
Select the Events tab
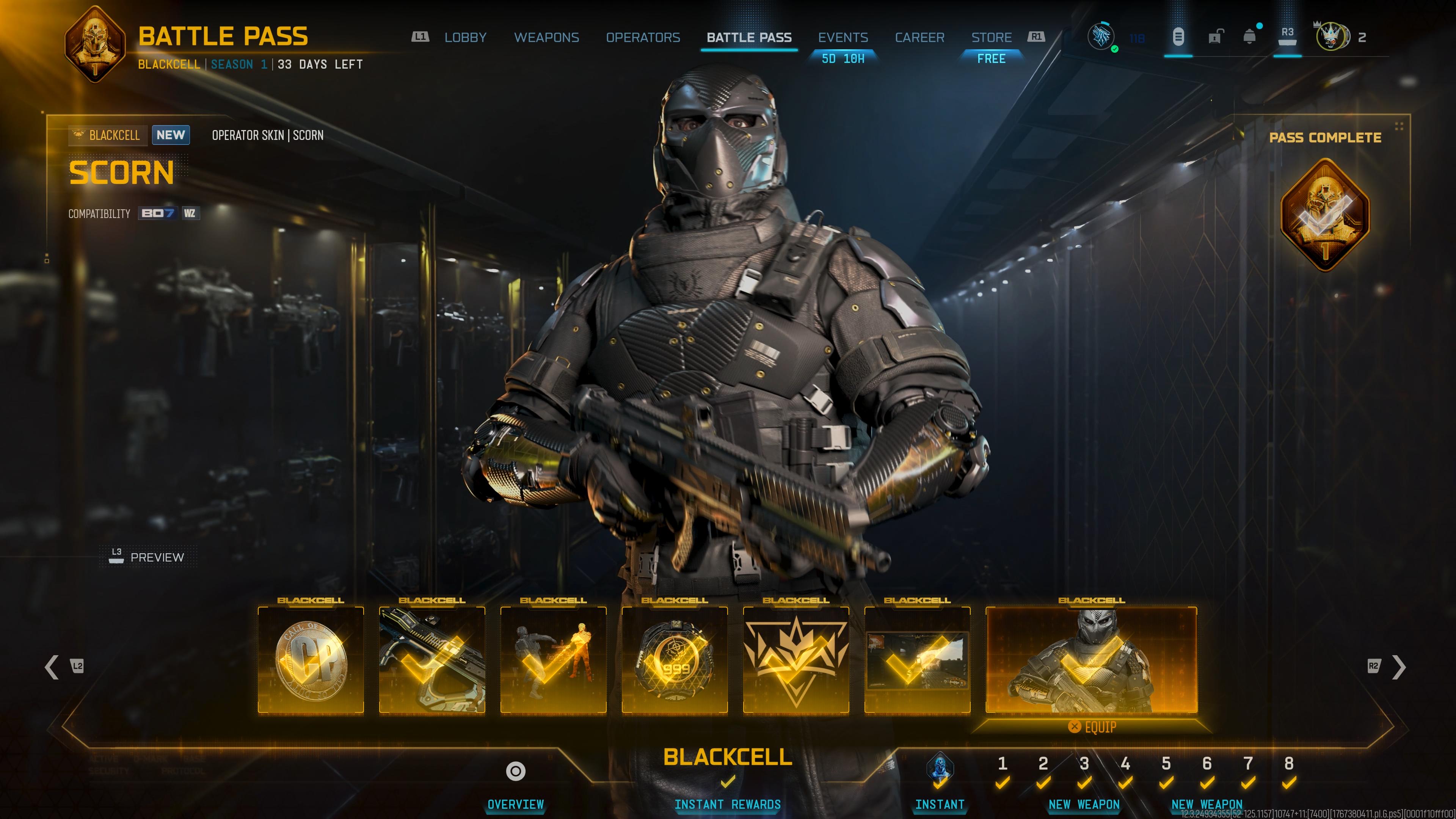pos(843,37)
